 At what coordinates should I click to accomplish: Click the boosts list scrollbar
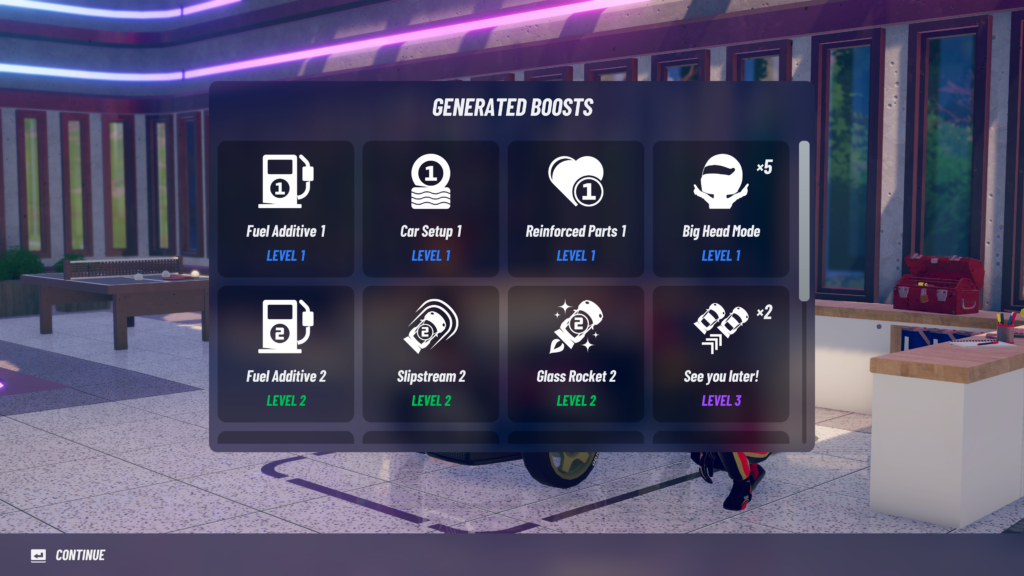(x=804, y=220)
